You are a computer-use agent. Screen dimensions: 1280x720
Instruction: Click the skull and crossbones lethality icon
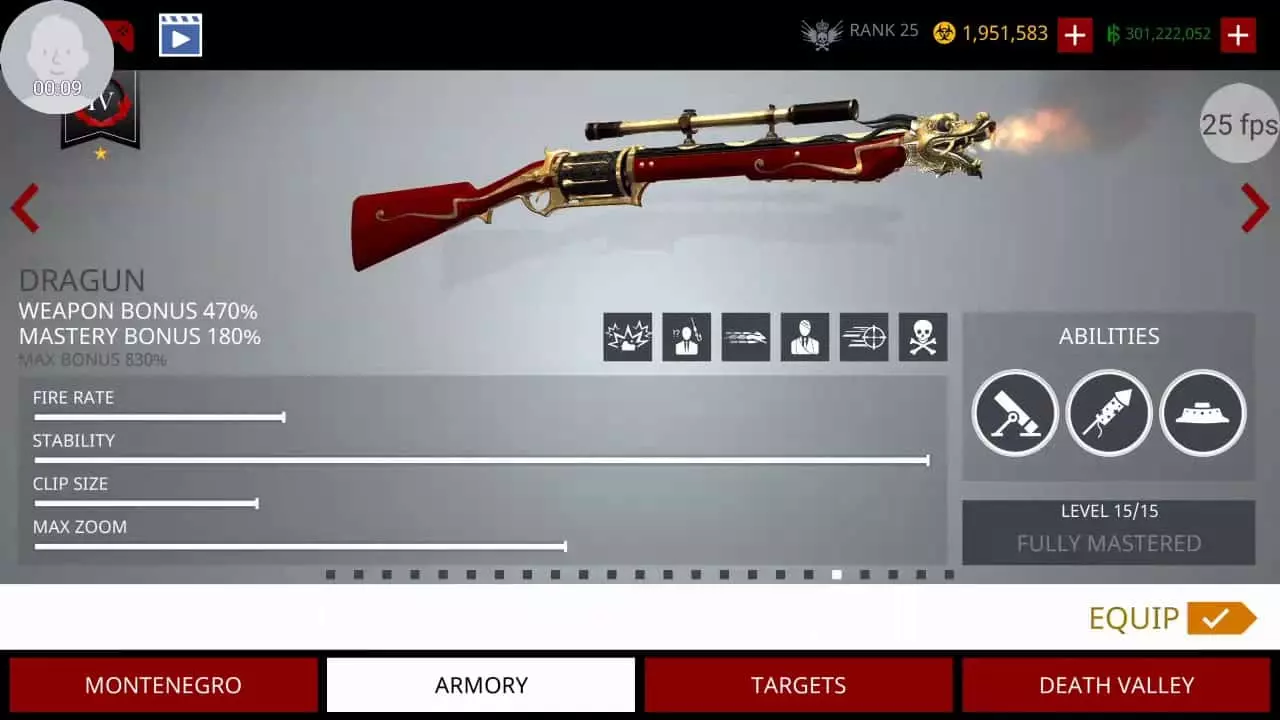click(x=922, y=337)
